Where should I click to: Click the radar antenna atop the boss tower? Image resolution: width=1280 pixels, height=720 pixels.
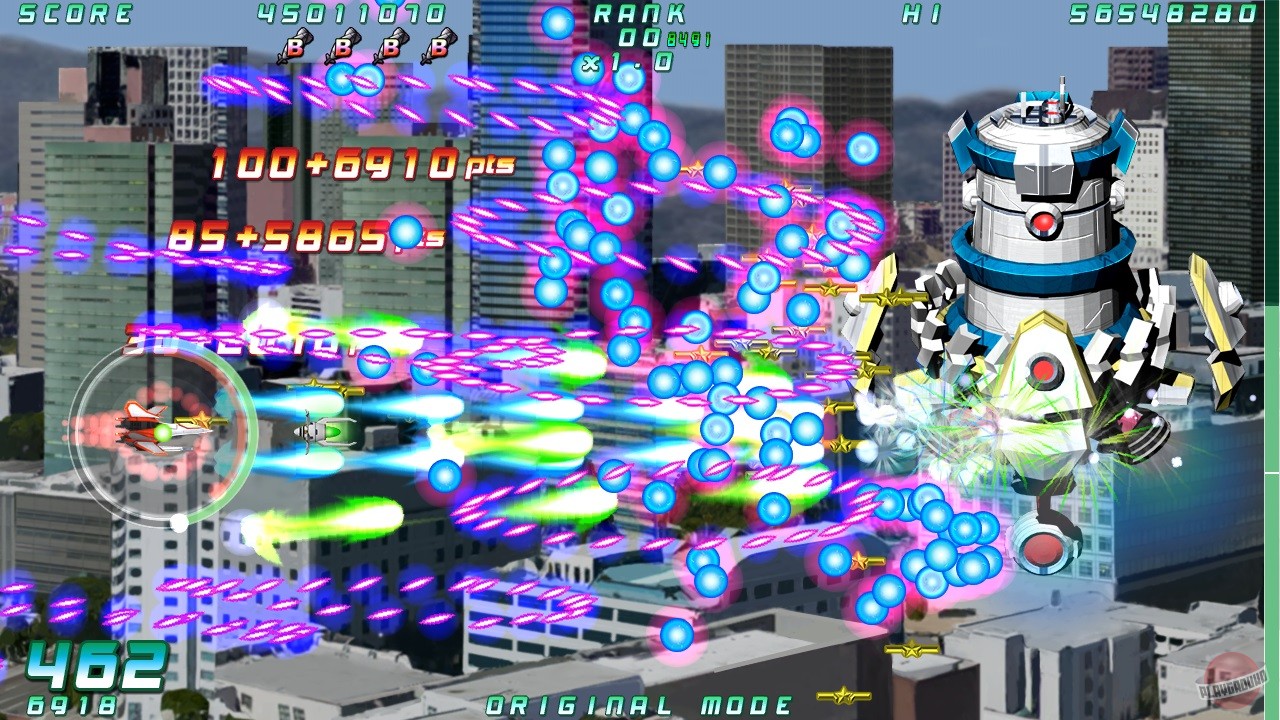[1060, 90]
